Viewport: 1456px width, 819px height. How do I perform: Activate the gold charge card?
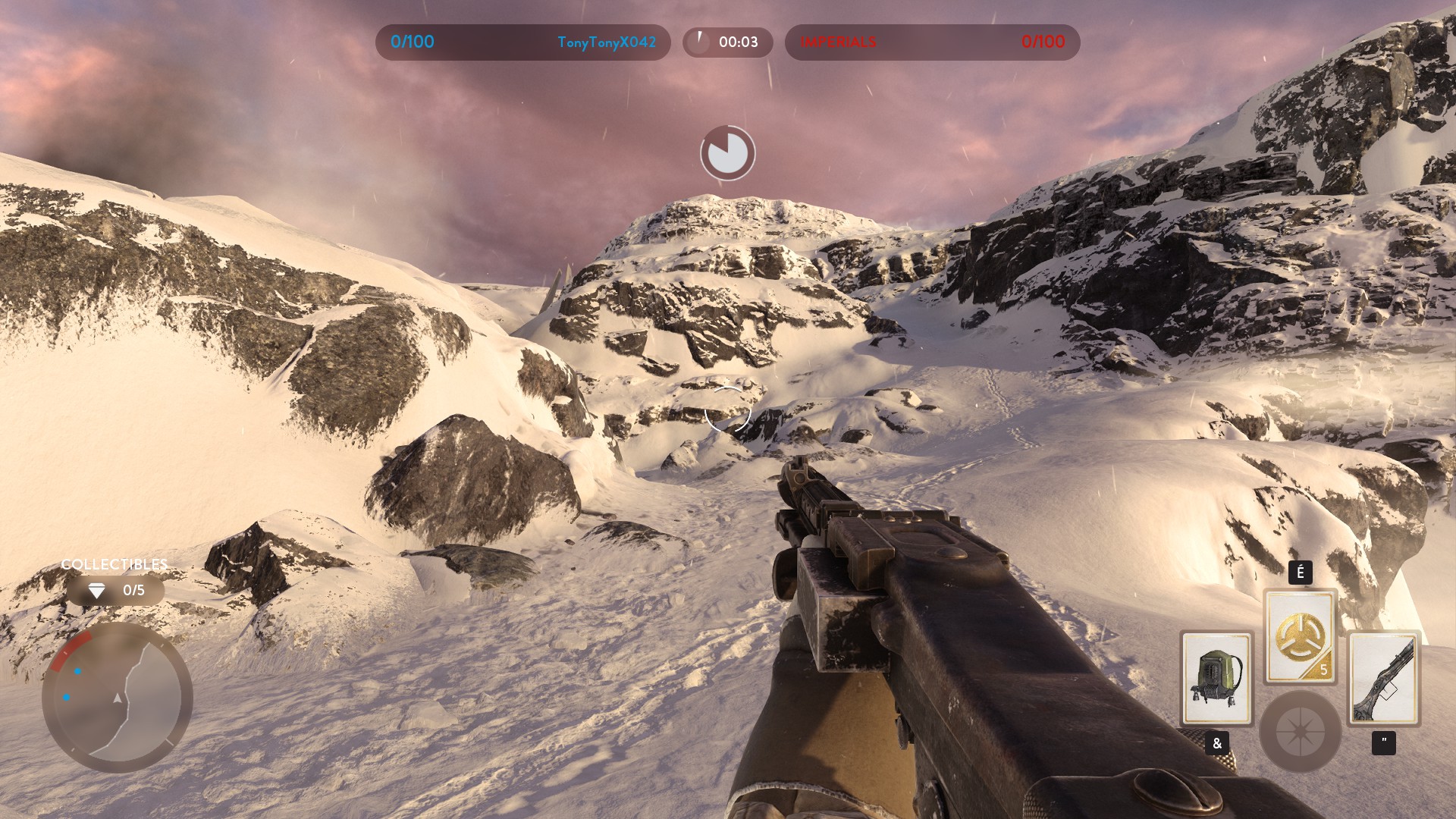click(1300, 636)
